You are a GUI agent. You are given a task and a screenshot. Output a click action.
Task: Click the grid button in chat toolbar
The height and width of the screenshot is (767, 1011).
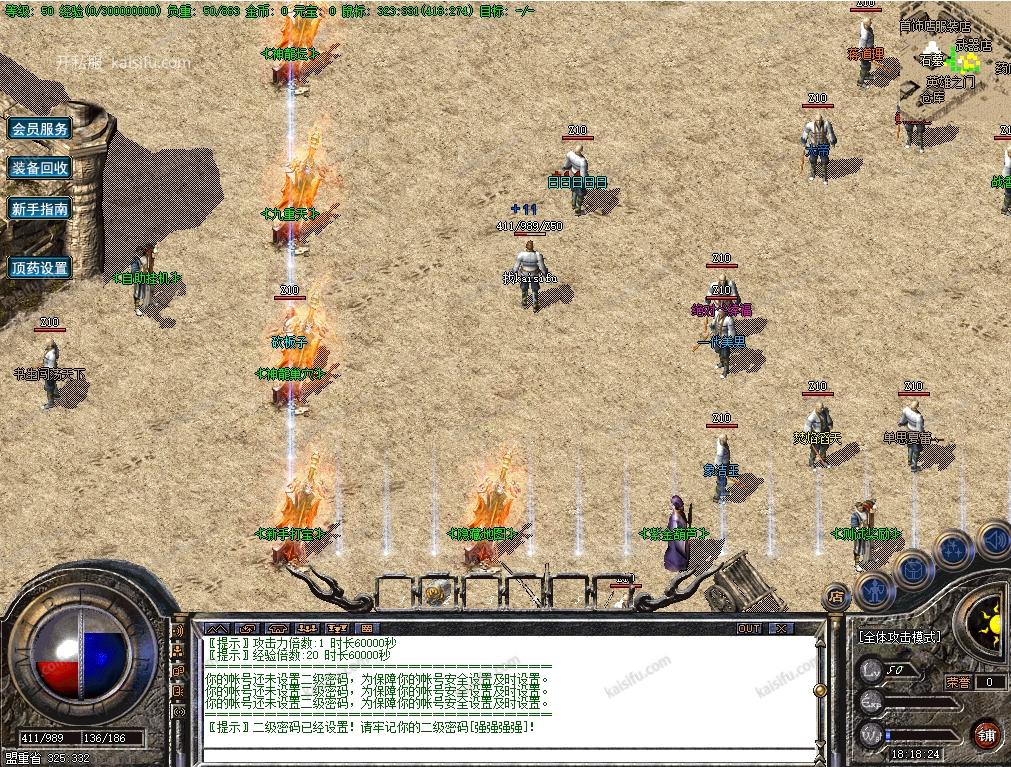(x=367, y=628)
